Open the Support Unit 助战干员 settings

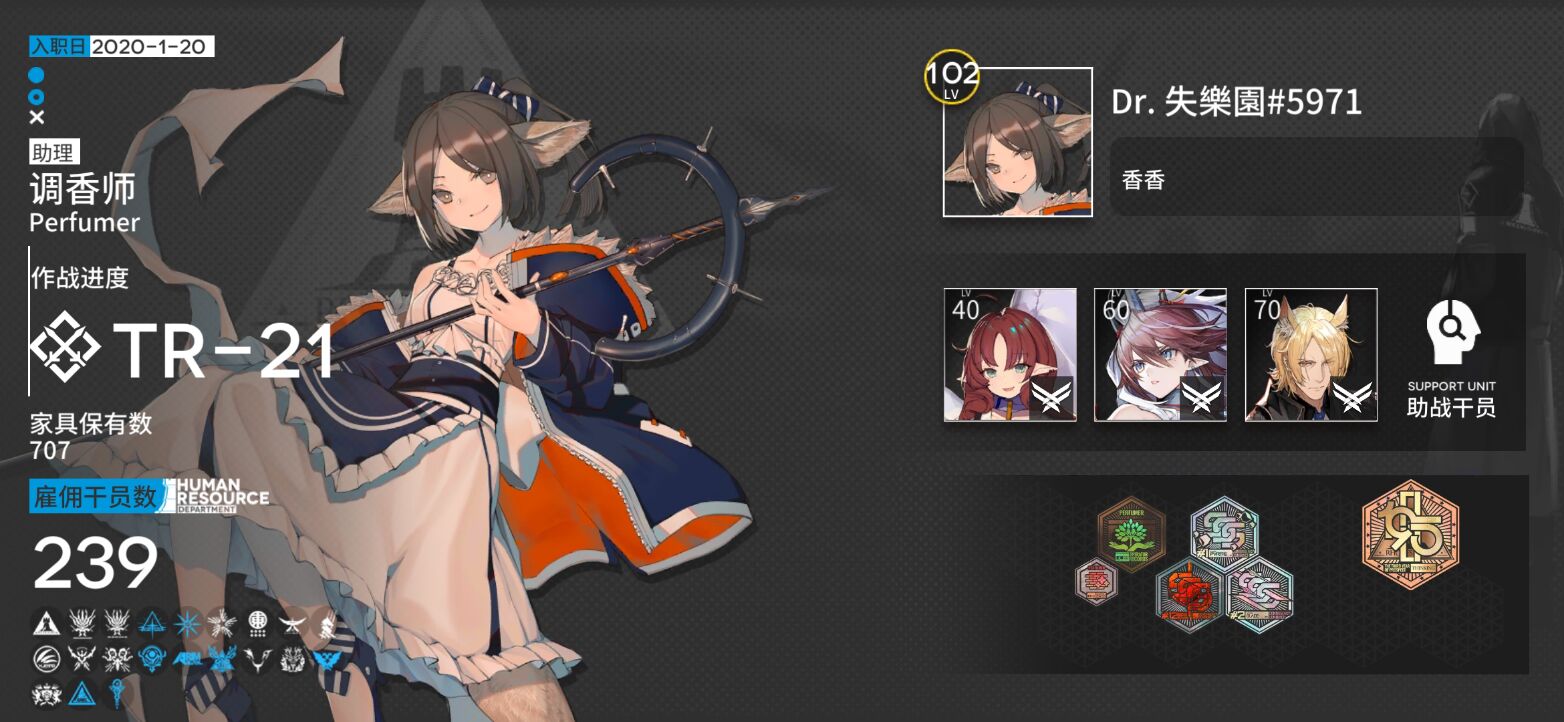coord(1451,358)
